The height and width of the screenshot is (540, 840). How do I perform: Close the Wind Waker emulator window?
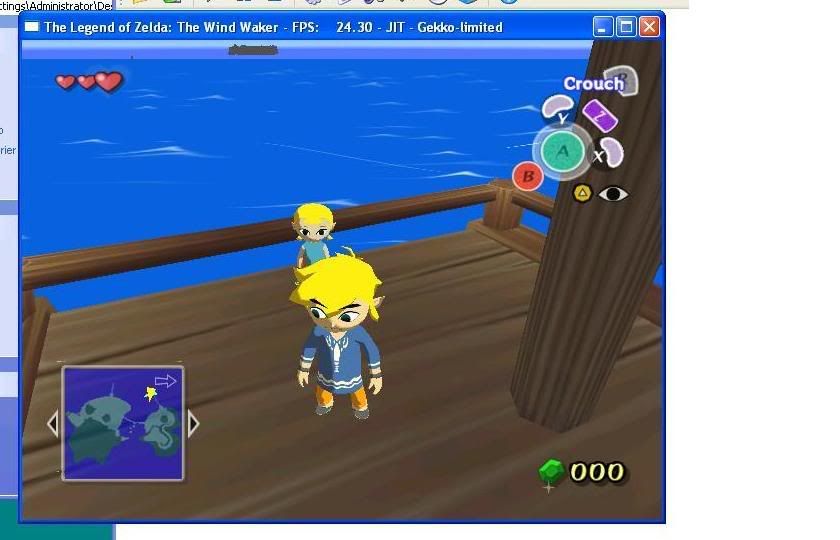(649, 27)
